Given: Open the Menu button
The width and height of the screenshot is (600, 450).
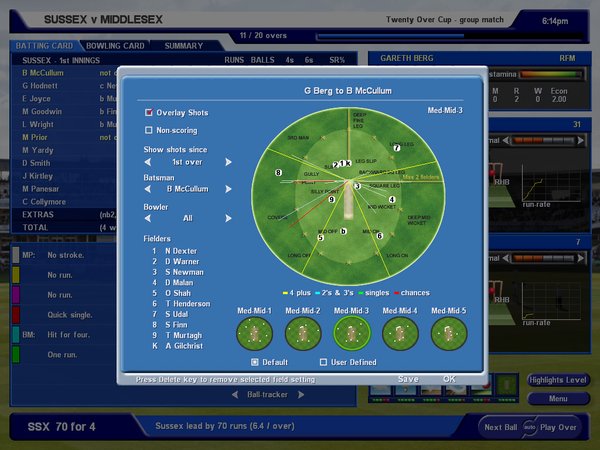Looking at the screenshot, I should [x=558, y=398].
